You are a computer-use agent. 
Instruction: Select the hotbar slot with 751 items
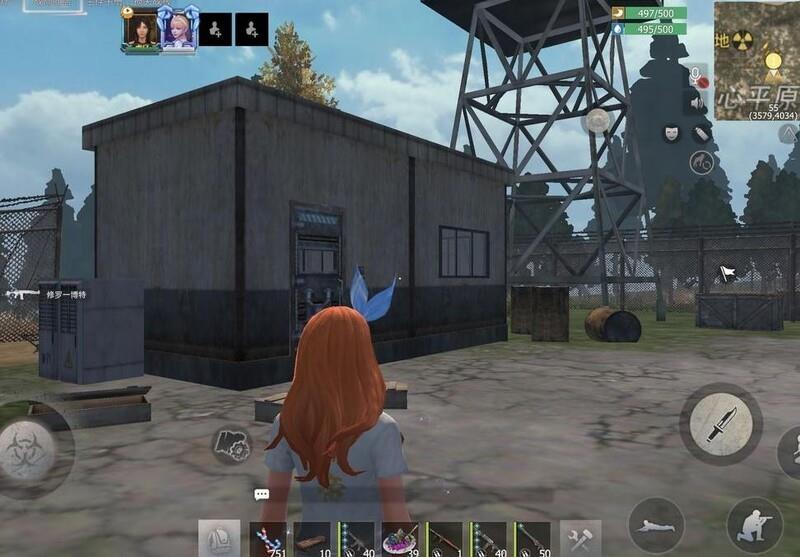268,539
